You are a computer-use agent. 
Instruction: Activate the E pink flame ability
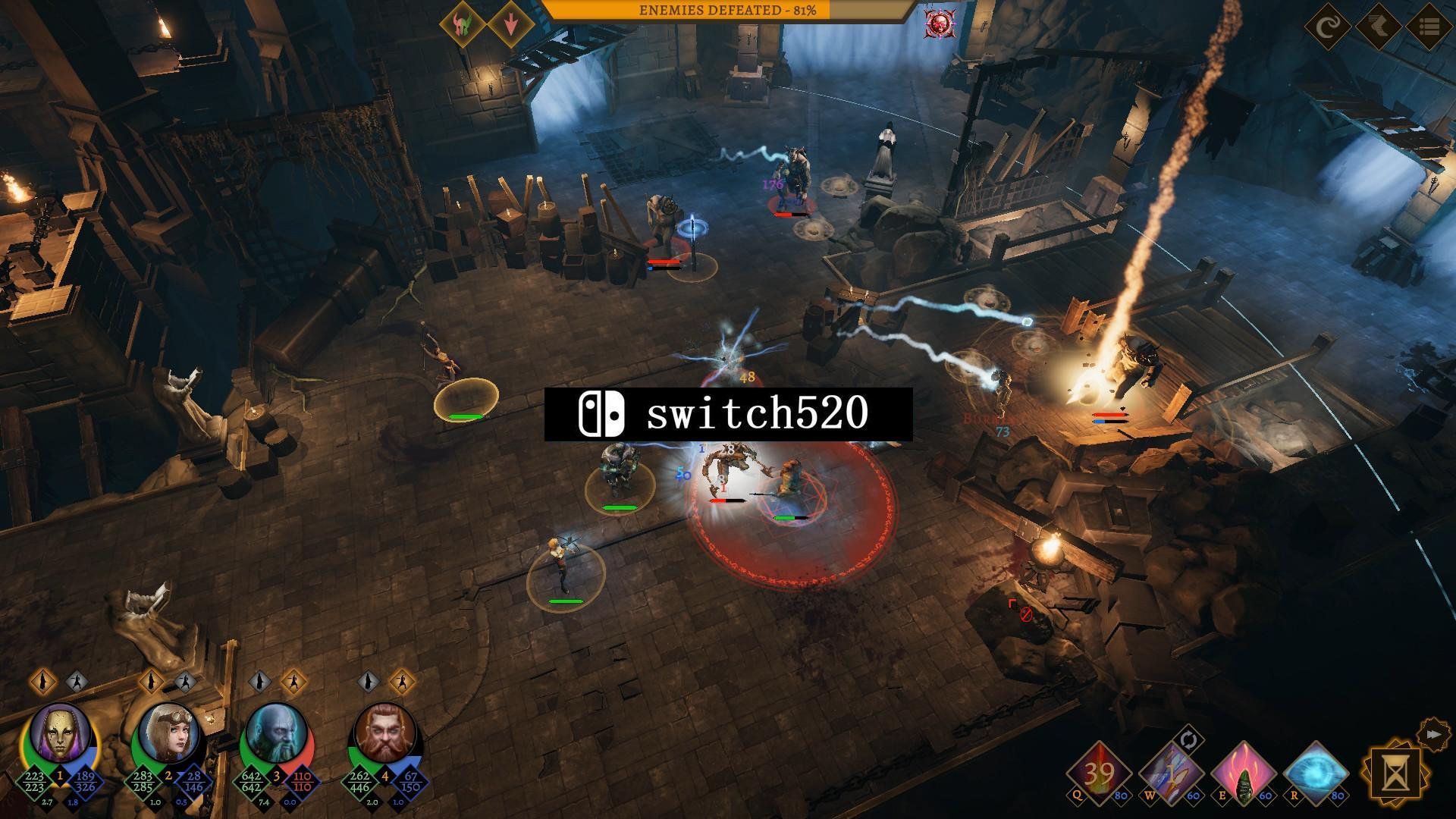coord(1244,773)
